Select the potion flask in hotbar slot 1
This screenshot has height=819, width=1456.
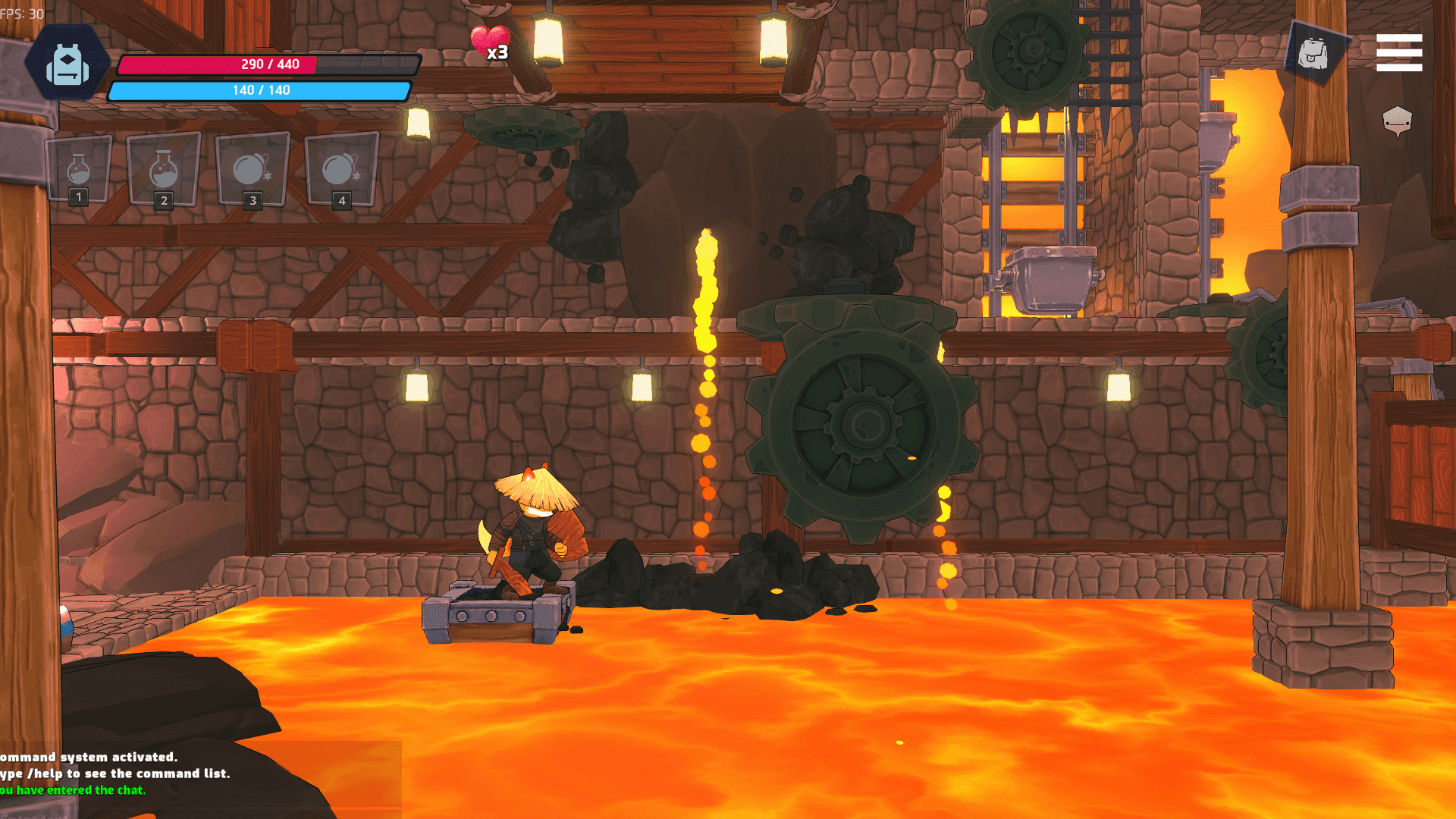point(79,168)
